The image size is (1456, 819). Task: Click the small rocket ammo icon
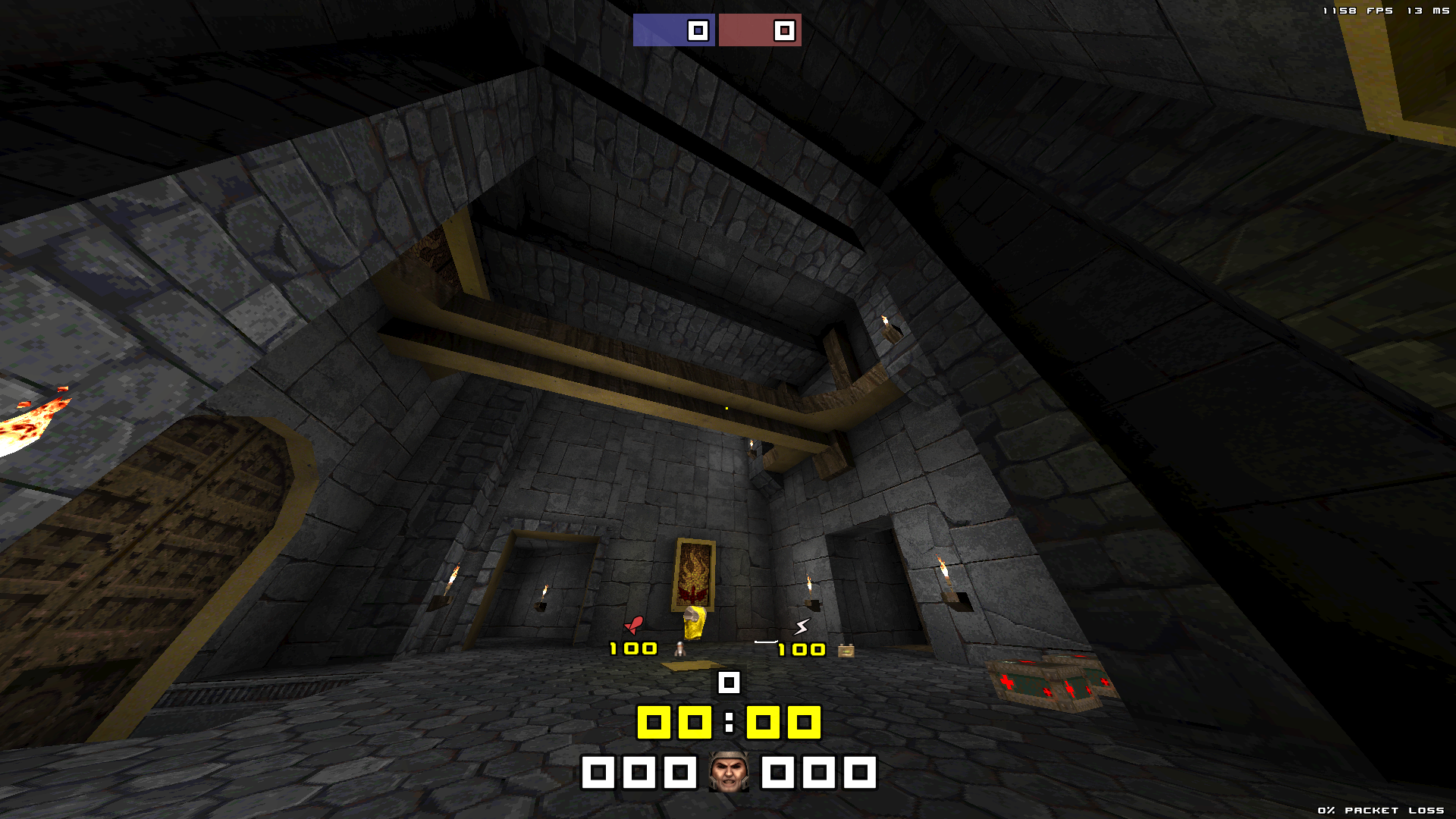pos(680,649)
